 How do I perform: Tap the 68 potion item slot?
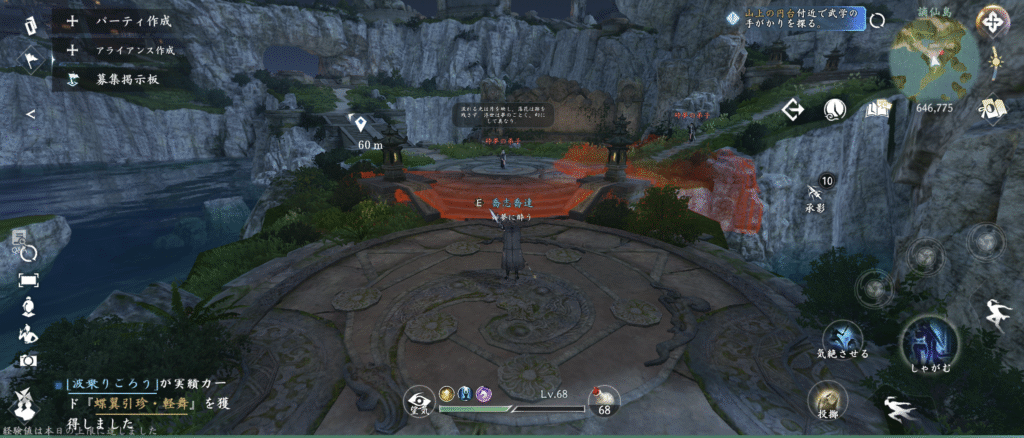603,402
